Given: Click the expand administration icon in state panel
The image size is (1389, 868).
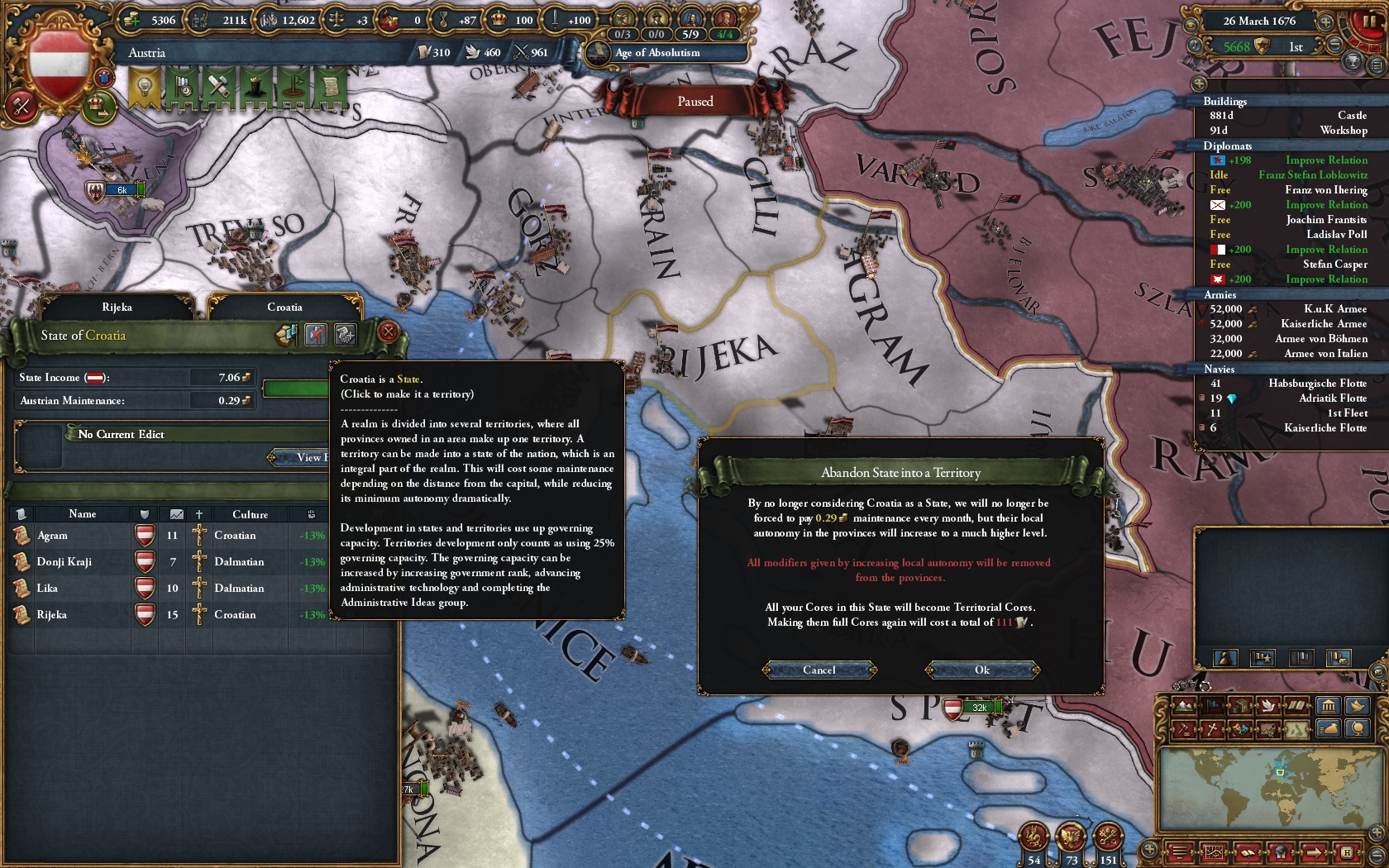Looking at the screenshot, I should click(x=345, y=335).
